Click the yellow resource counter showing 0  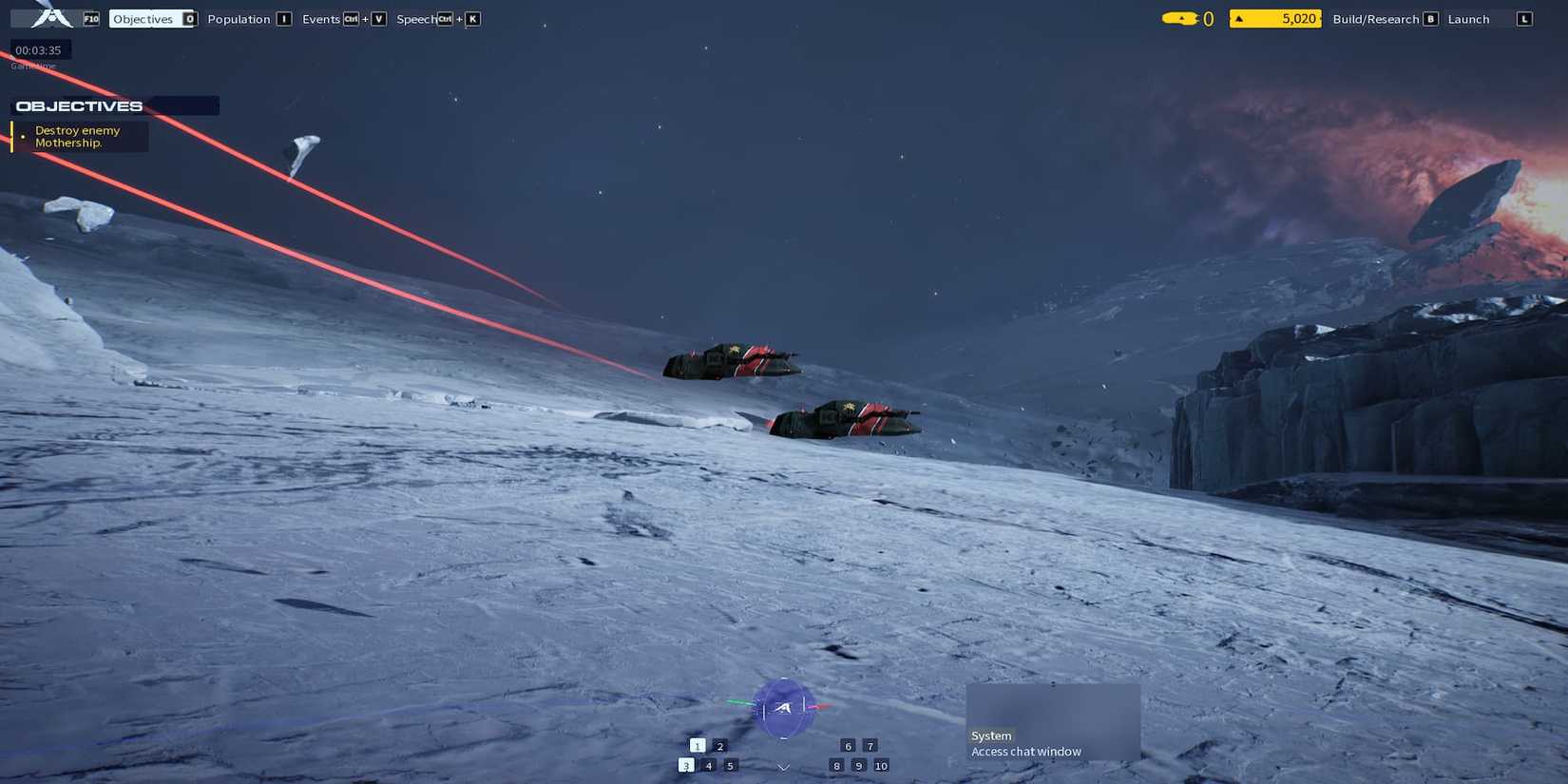(x=1187, y=17)
